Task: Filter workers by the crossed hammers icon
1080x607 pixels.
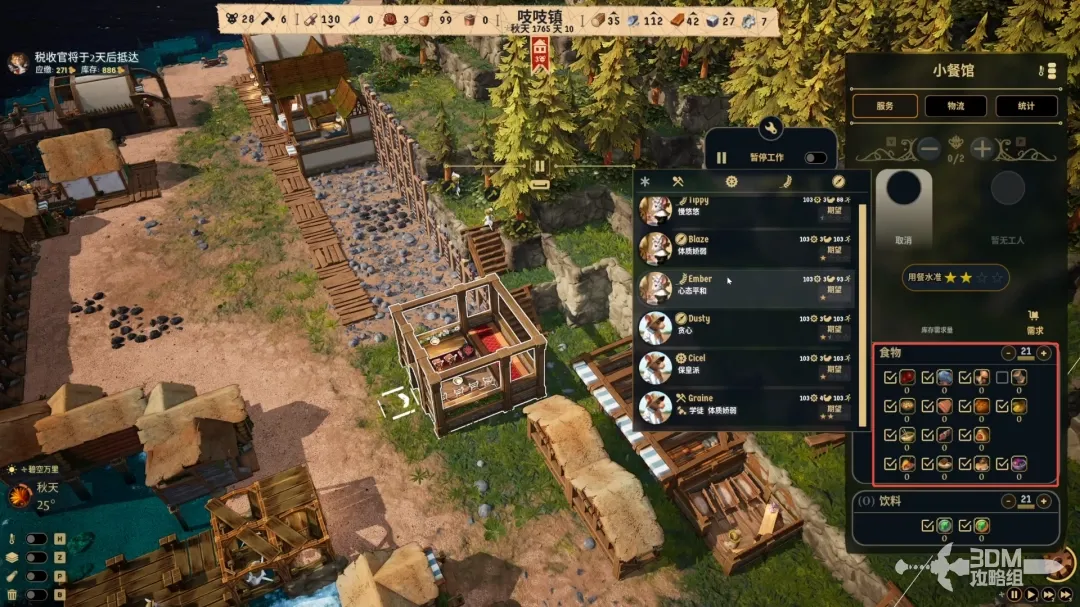Action: tap(677, 181)
